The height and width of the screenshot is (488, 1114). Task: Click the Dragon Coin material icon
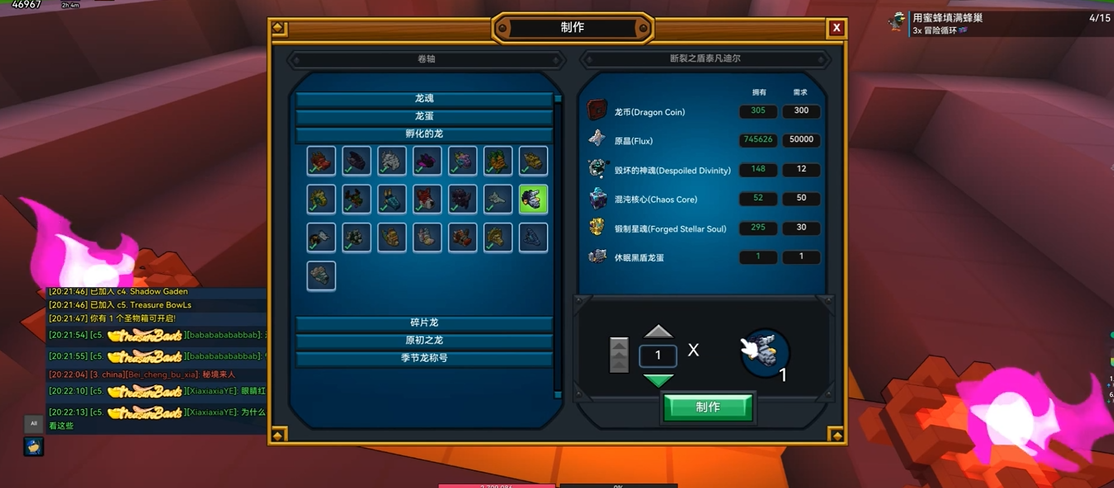click(x=598, y=111)
